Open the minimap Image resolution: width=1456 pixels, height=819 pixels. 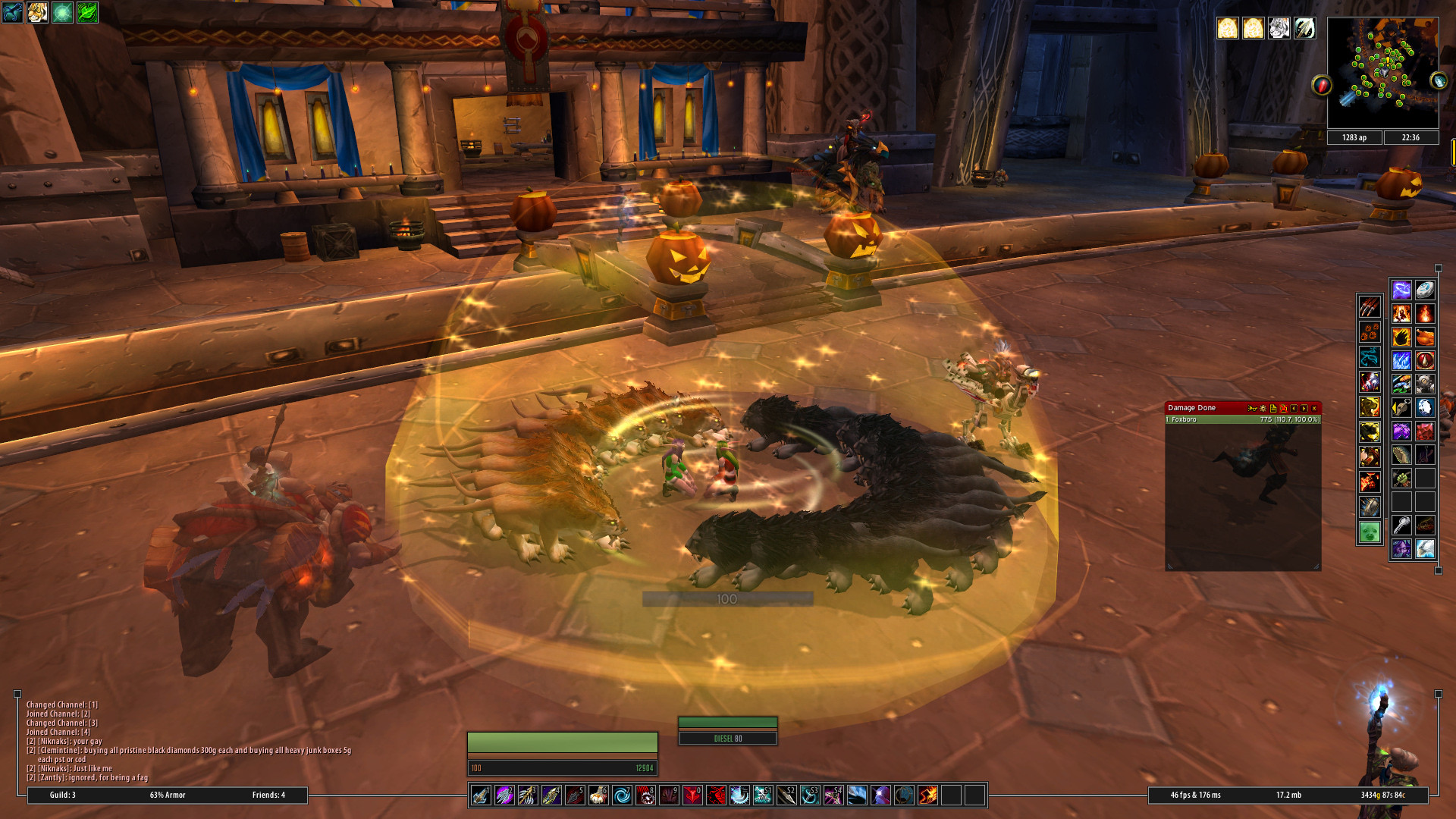coord(1382,72)
